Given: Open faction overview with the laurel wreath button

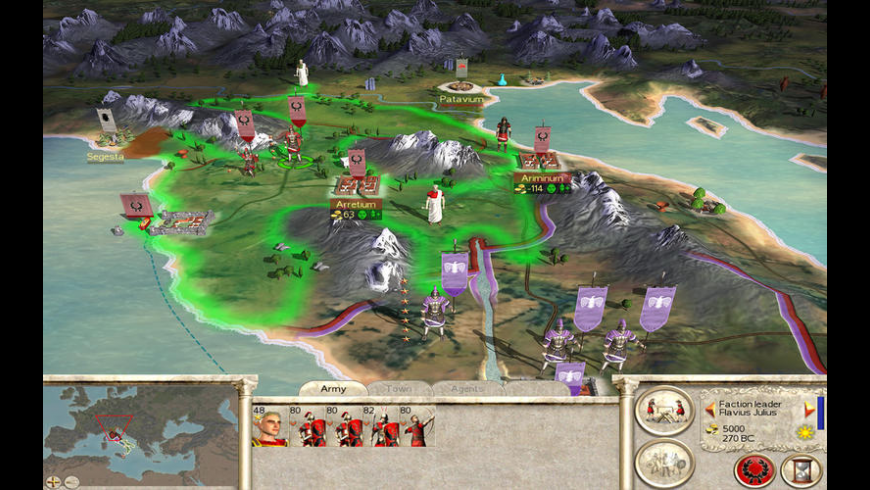Looking at the screenshot, I should (x=754, y=469).
